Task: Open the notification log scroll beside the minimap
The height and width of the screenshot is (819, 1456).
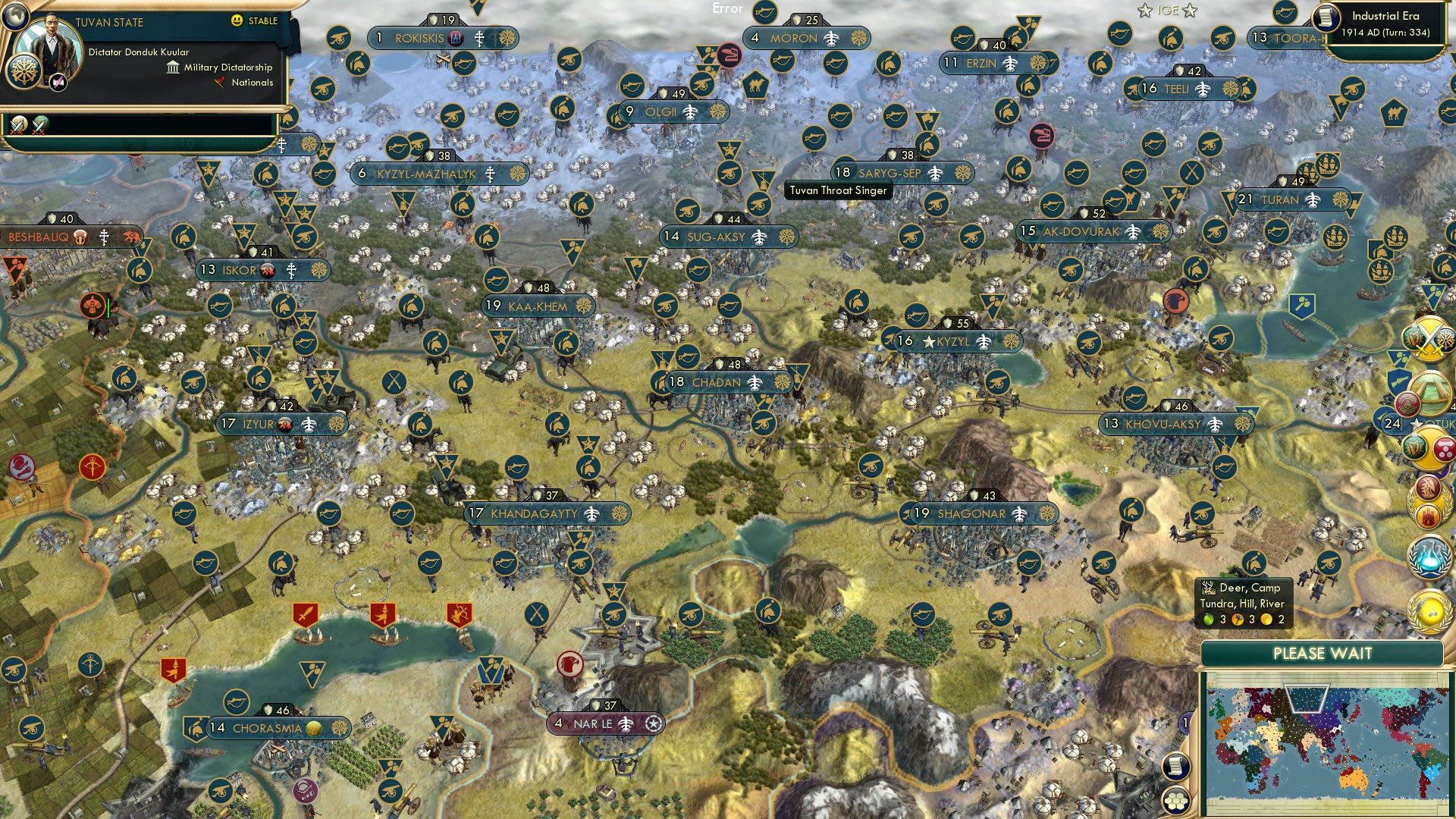Action: click(x=1175, y=767)
